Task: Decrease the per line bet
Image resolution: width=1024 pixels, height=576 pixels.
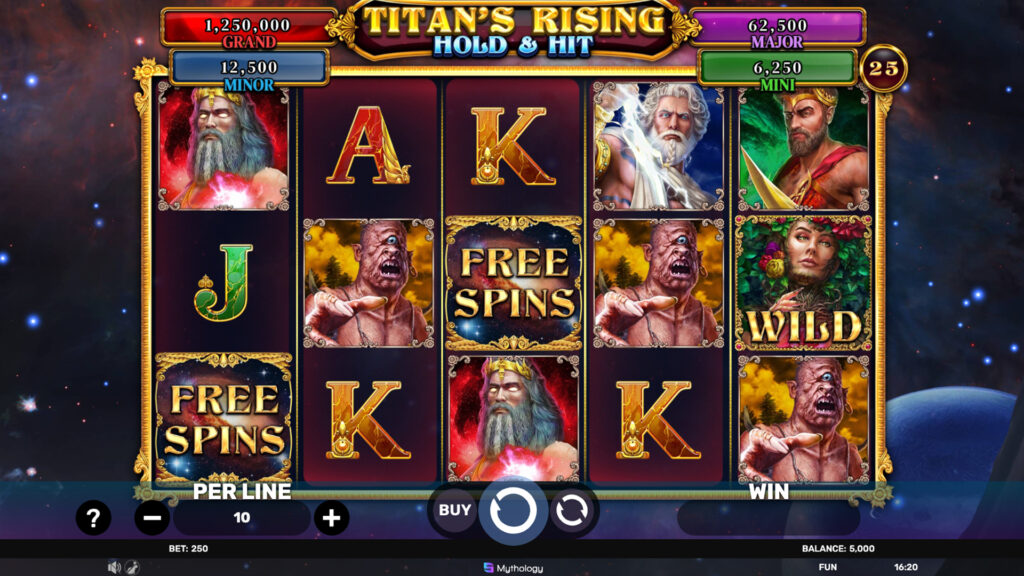Action: pos(152,518)
